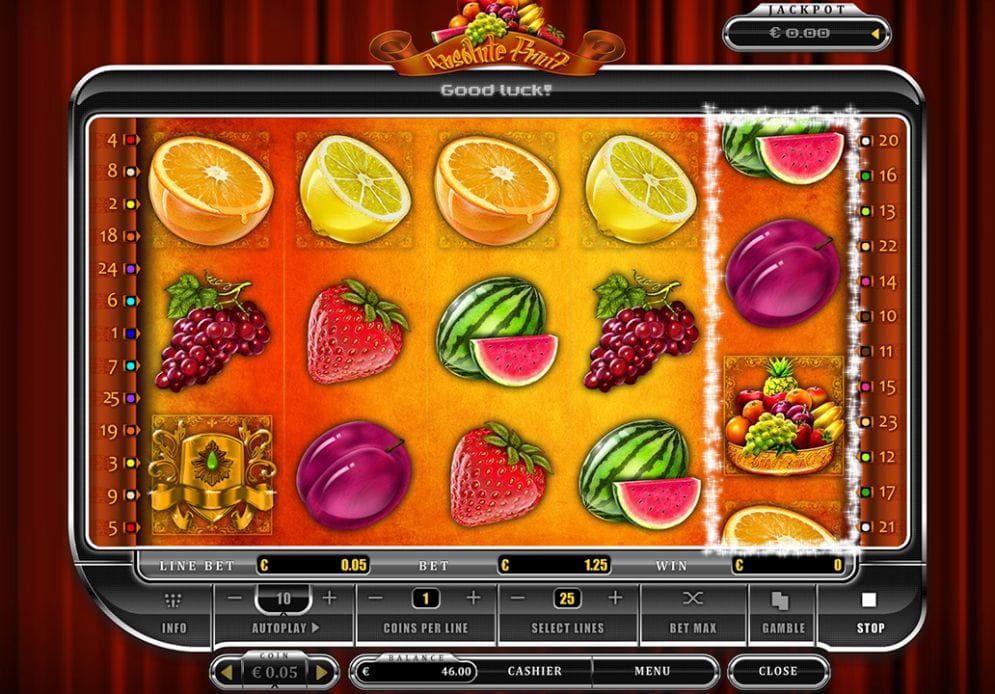Lower the coin value with left arrow

pos(226,672)
